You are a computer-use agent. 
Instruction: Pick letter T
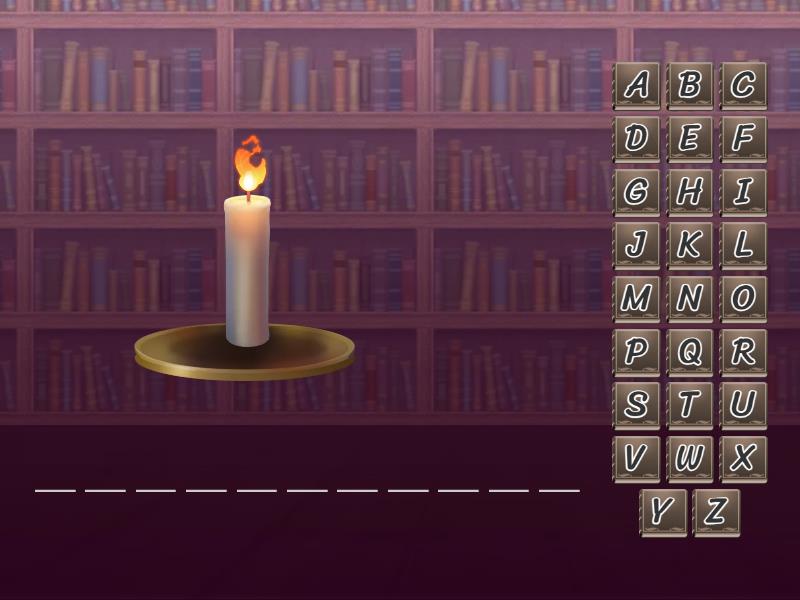pyautogui.click(x=689, y=405)
